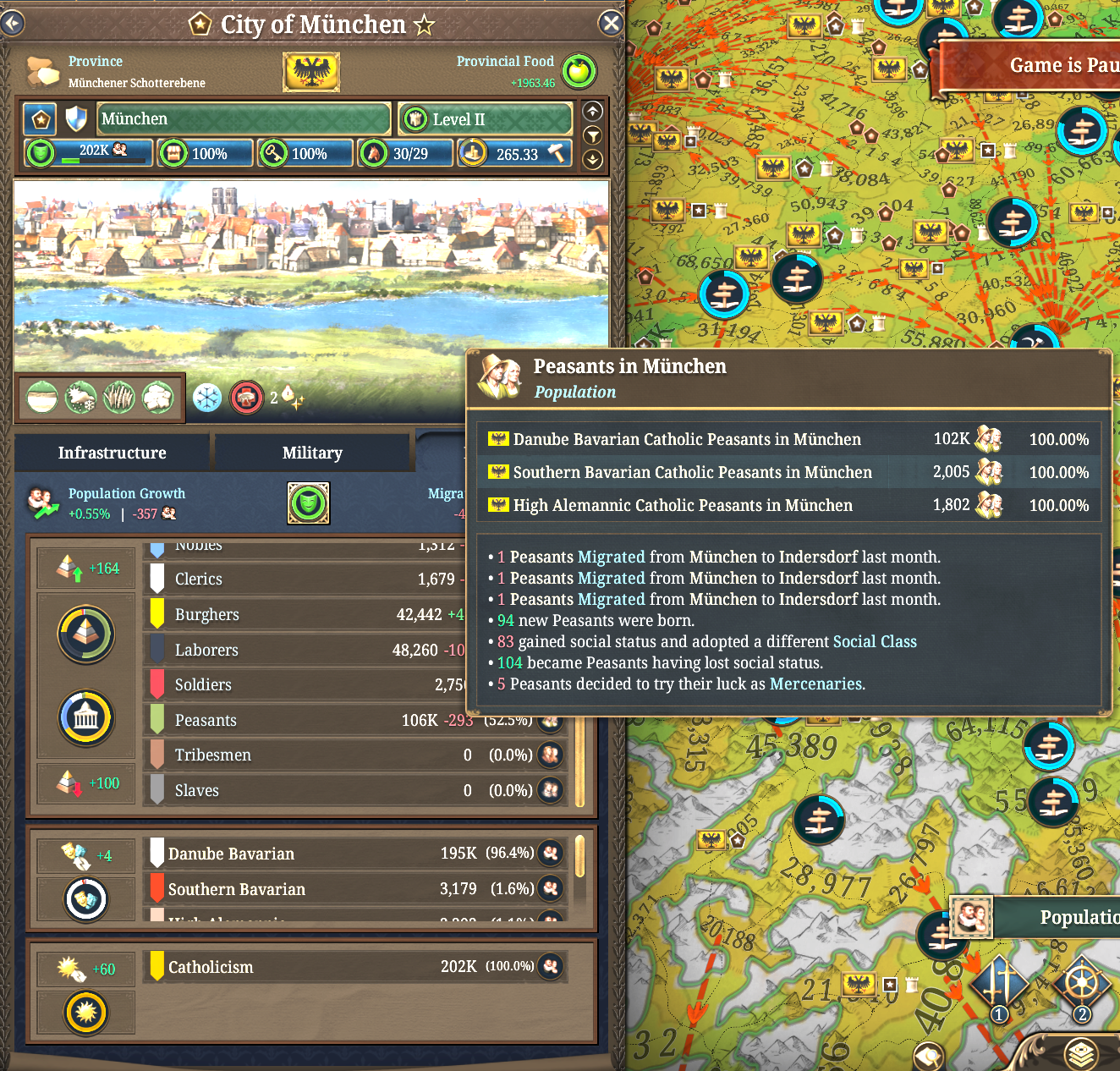The height and width of the screenshot is (1071, 1120).
Task: Open the culture pie chart icon
Action: [x=85, y=899]
